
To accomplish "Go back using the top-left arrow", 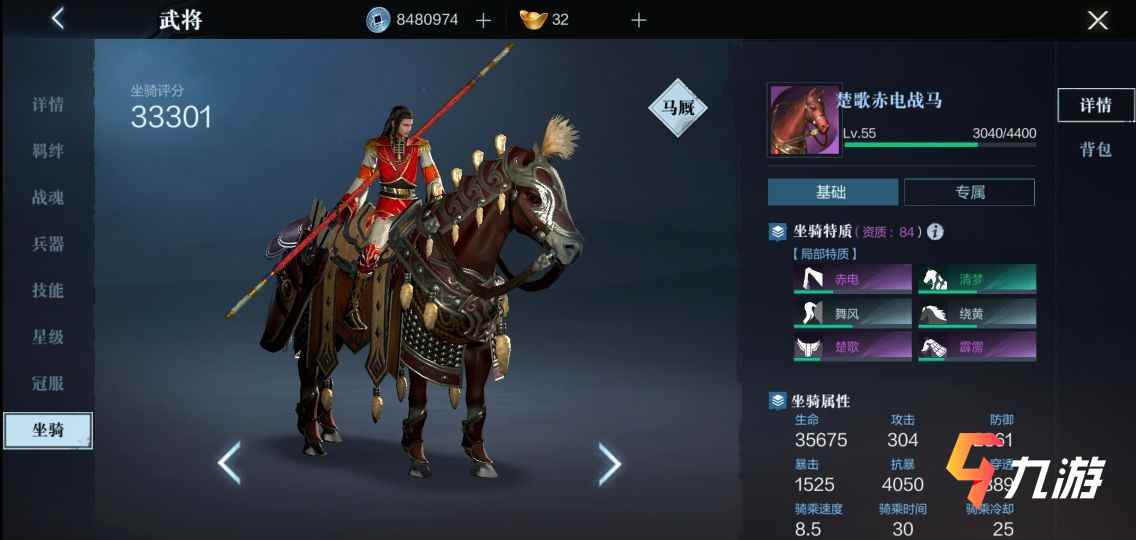I will [x=57, y=18].
